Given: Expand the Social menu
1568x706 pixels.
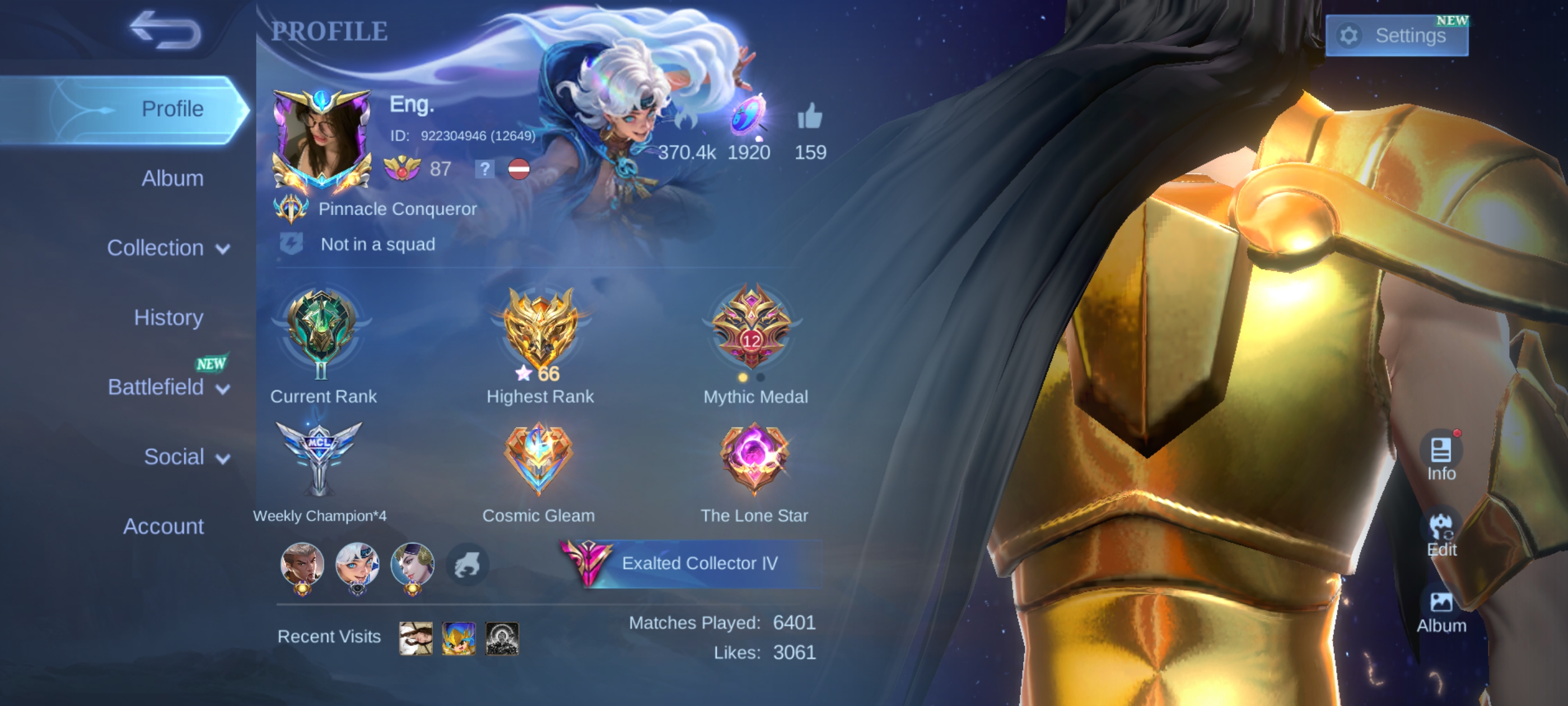Looking at the screenshot, I should (x=186, y=457).
